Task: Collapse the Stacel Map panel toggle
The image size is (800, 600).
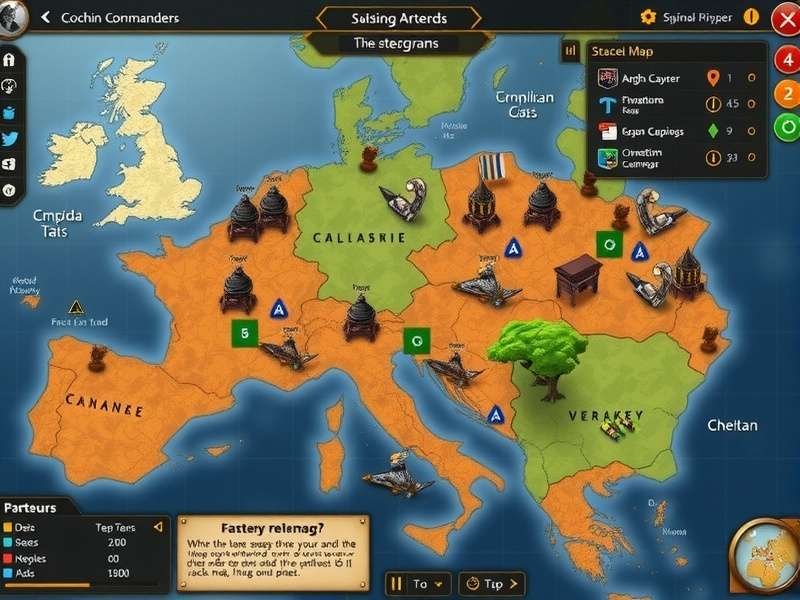Action: pyautogui.click(x=571, y=50)
